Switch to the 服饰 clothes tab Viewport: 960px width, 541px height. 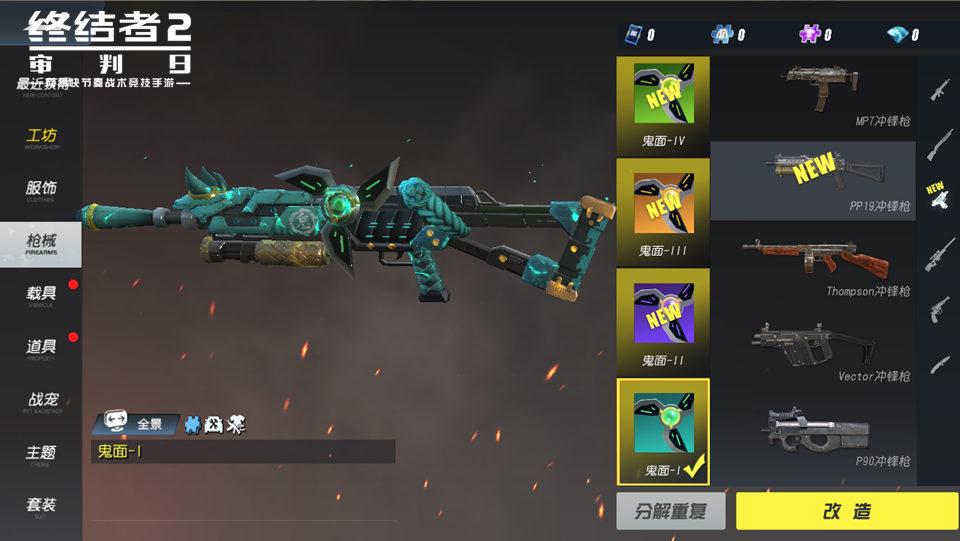coord(41,190)
